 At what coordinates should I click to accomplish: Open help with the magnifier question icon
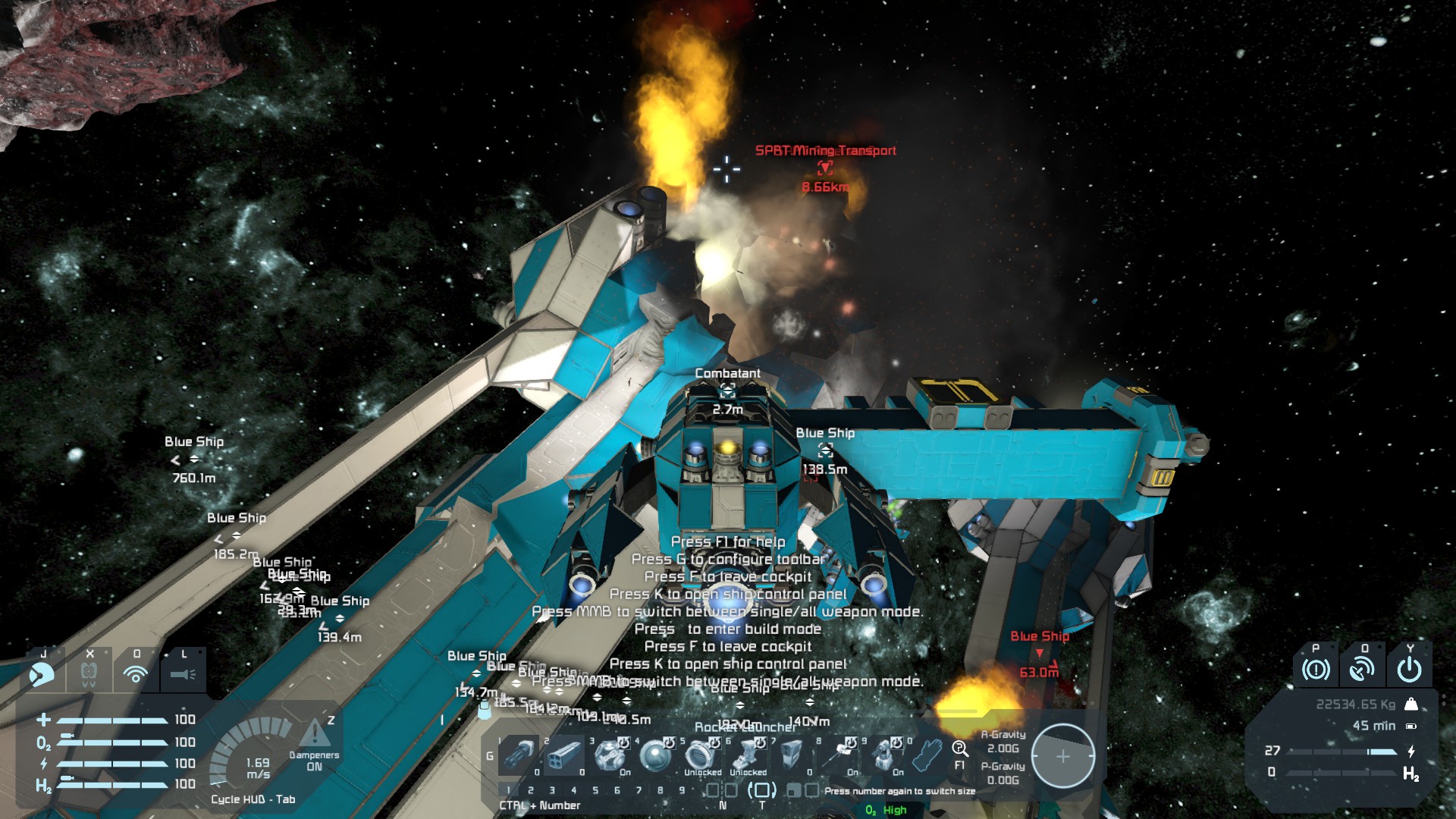[x=960, y=750]
